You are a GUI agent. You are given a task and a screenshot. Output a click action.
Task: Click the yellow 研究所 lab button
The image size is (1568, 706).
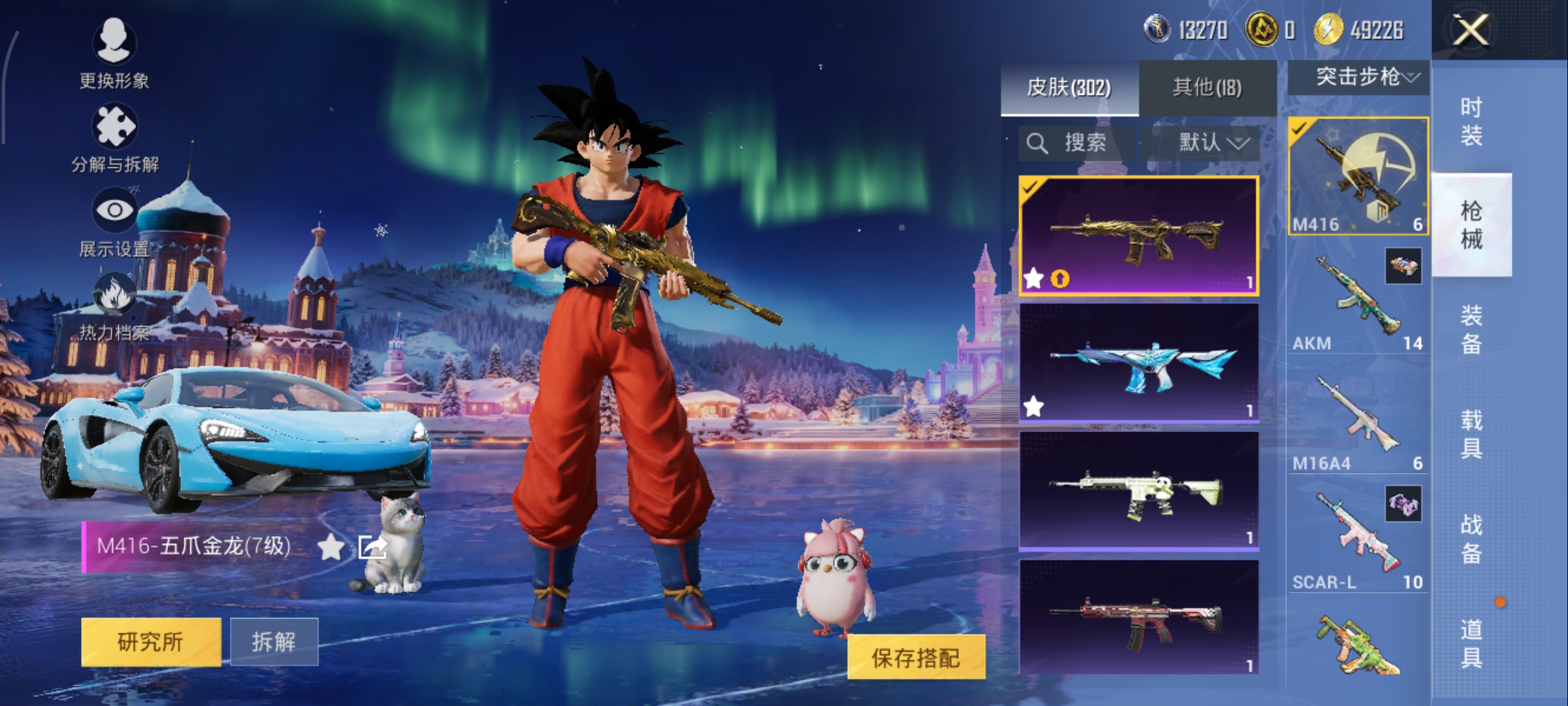pyautogui.click(x=151, y=642)
